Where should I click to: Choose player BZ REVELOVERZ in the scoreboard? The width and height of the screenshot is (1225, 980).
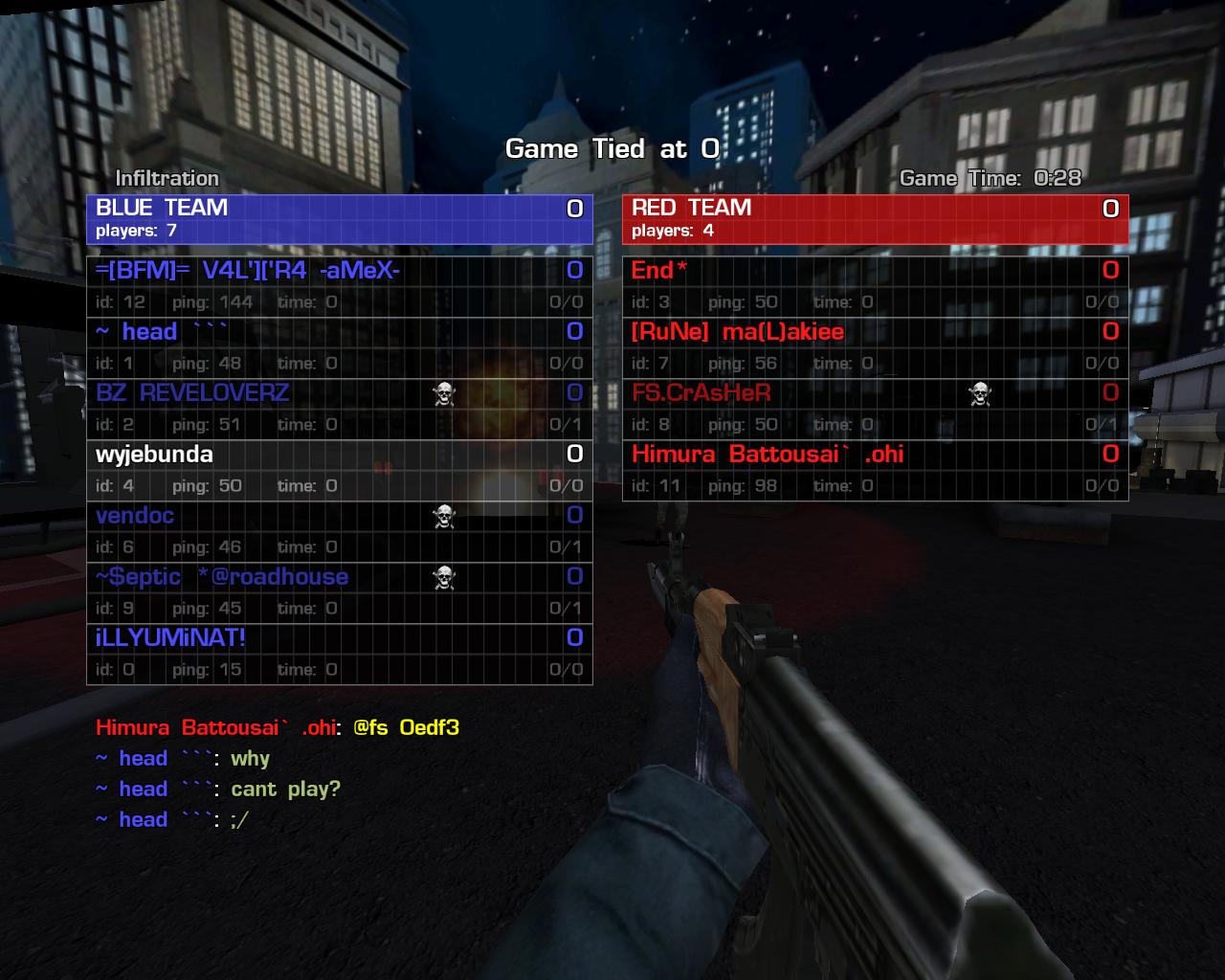click(339, 408)
